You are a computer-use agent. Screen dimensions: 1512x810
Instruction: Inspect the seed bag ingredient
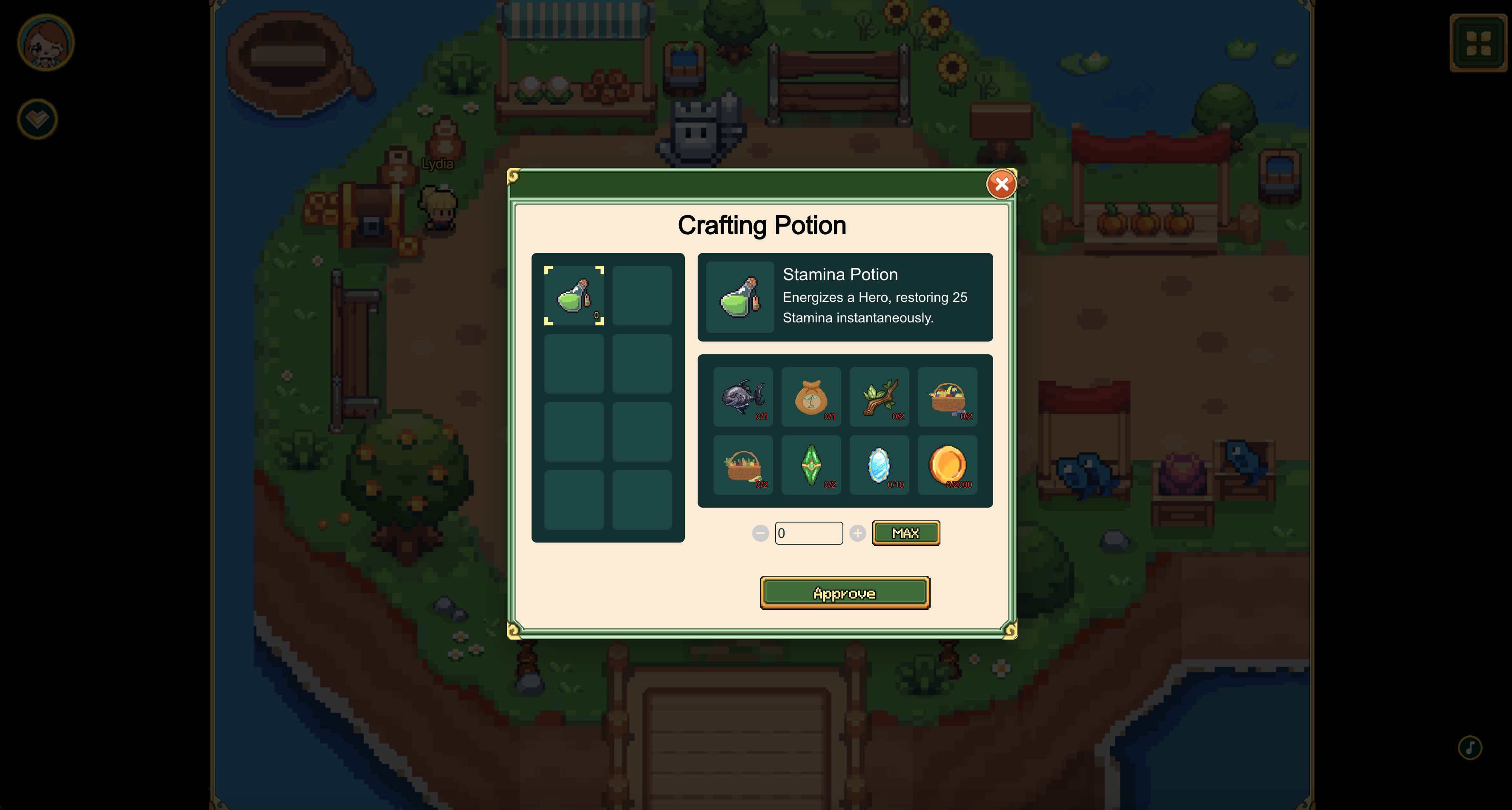tap(811, 397)
